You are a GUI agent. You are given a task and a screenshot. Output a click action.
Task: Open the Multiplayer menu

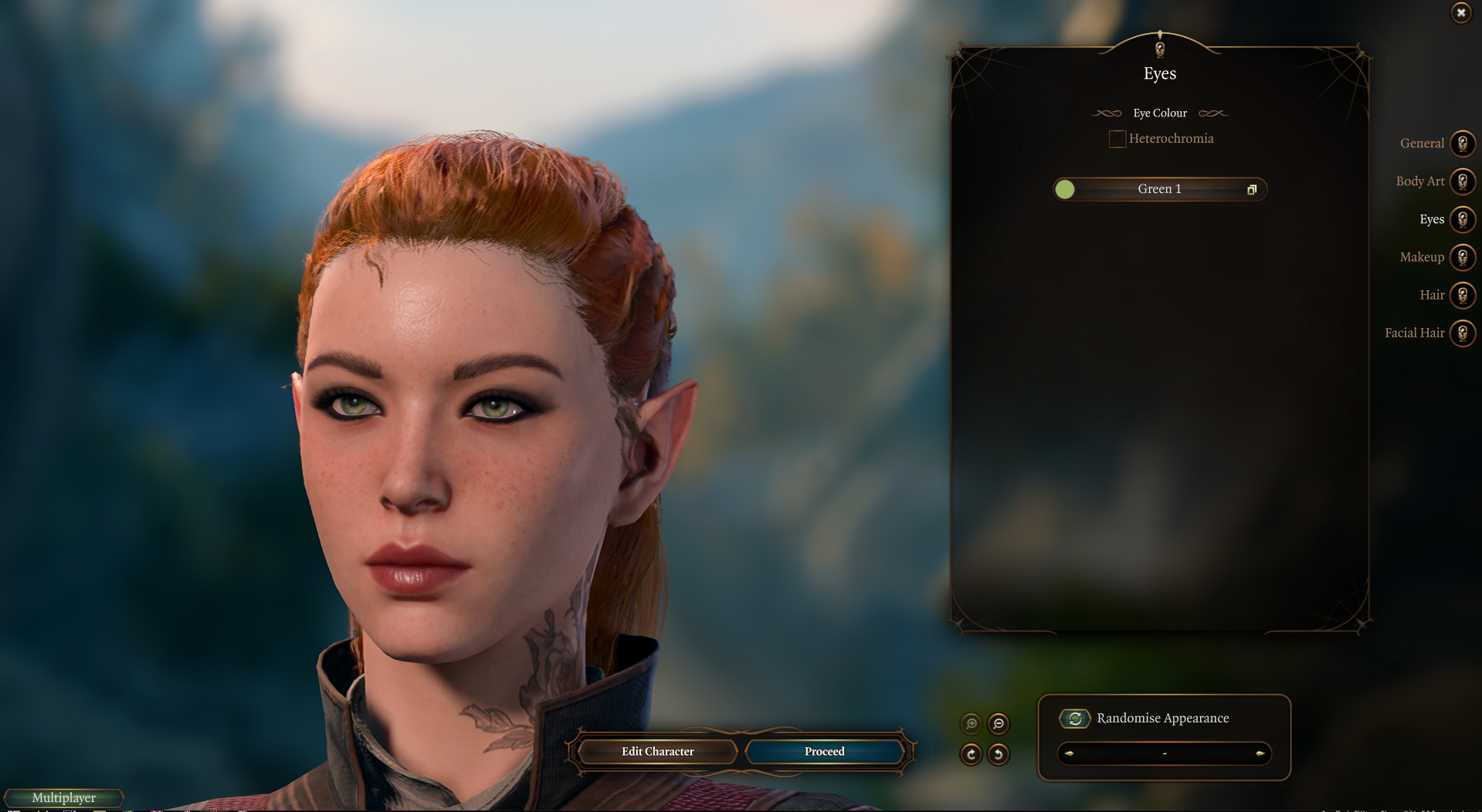[x=64, y=797]
